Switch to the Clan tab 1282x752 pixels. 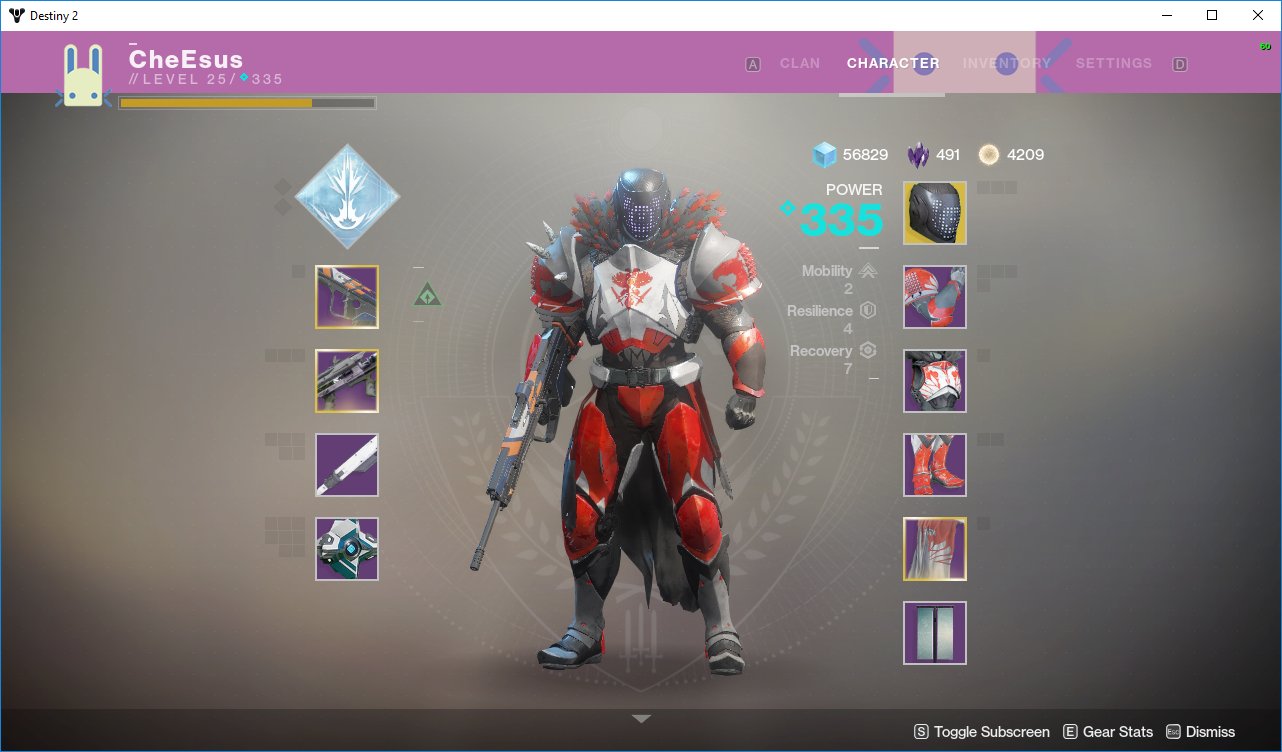pos(799,63)
